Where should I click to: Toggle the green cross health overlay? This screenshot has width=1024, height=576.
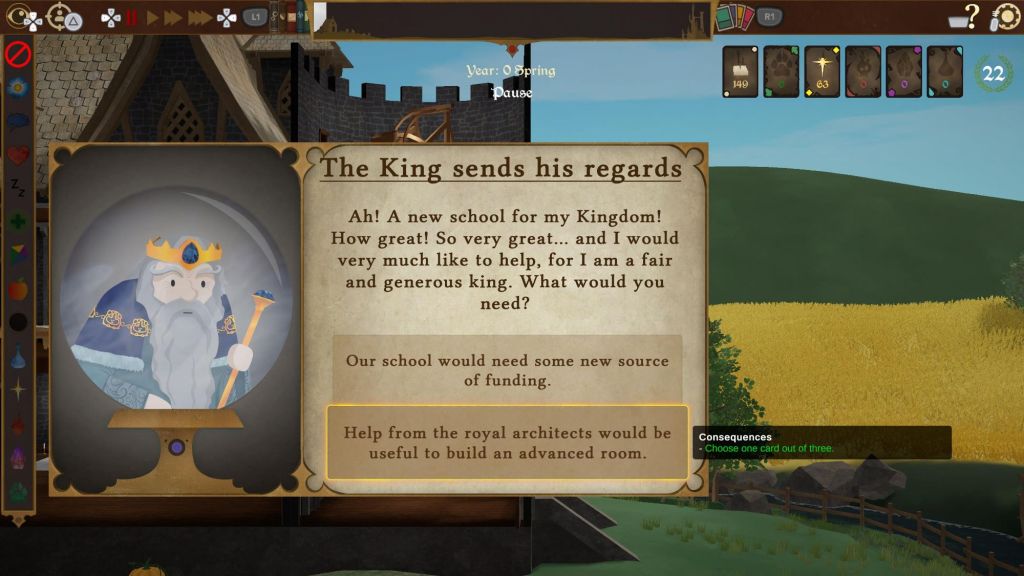(x=18, y=221)
